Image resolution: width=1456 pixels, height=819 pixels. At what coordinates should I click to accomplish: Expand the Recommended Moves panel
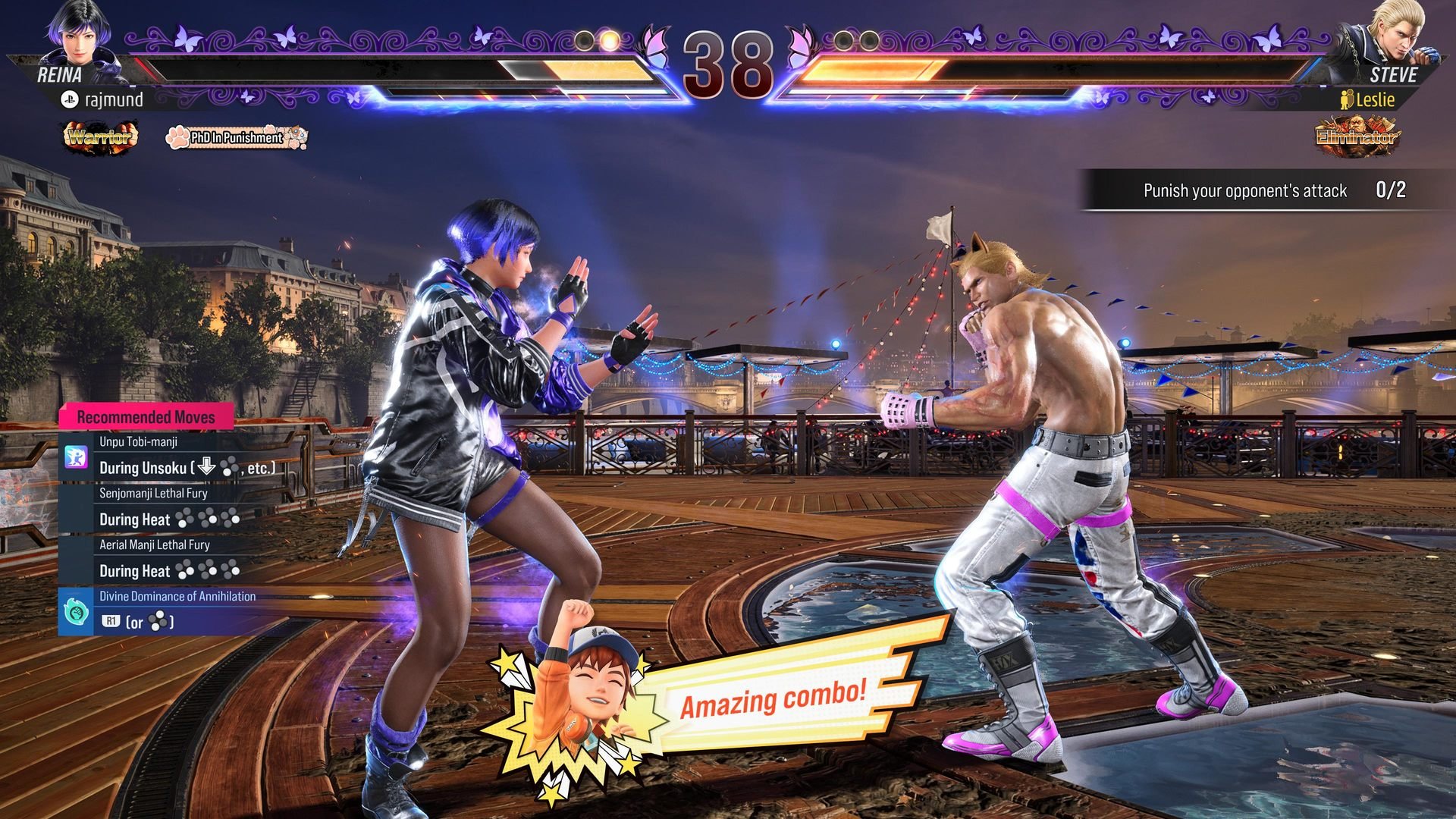pos(146,416)
